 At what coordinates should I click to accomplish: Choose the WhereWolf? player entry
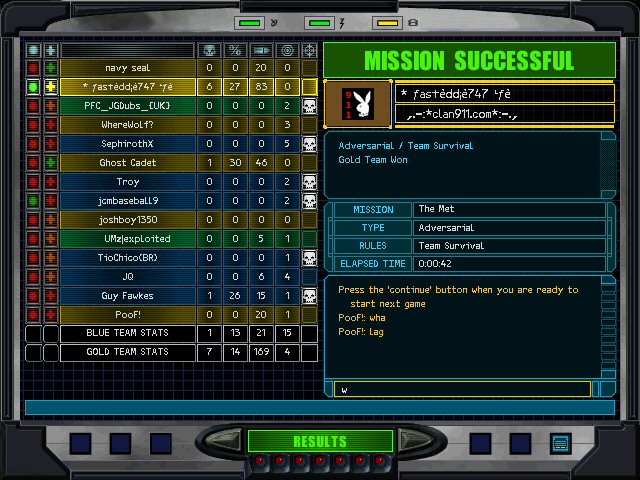tap(127, 125)
